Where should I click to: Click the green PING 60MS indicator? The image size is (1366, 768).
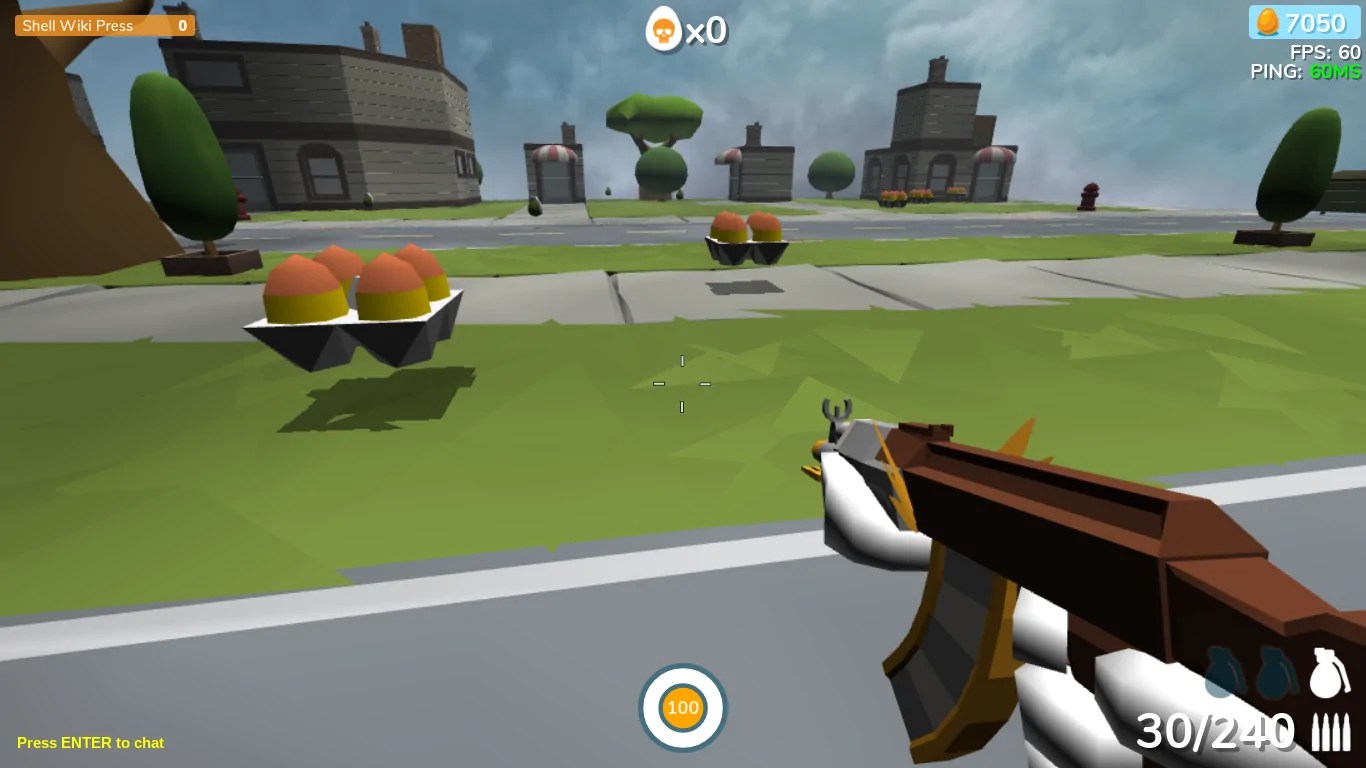1305,71
